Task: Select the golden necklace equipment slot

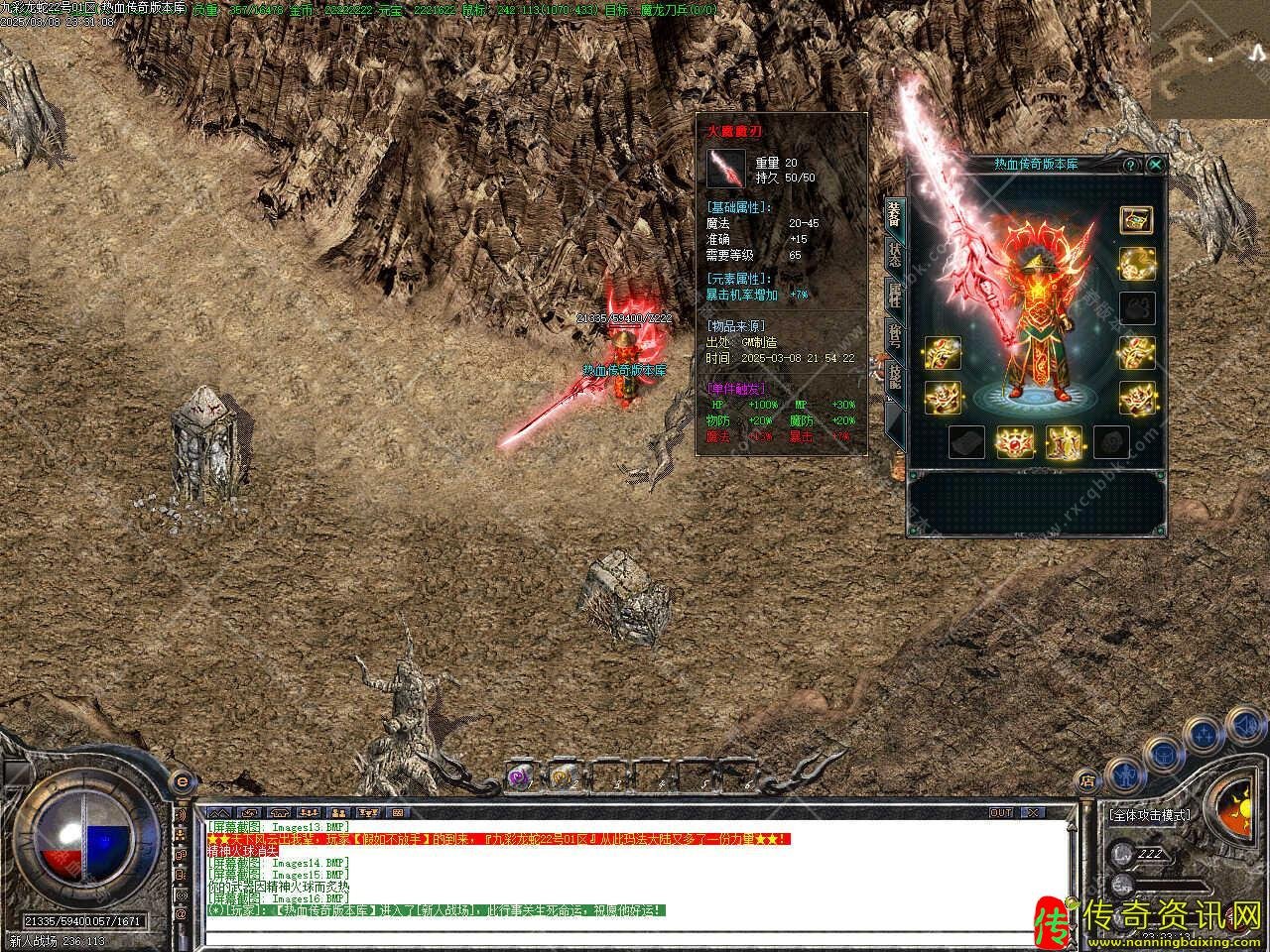Action: click(x=1136, y=263)
